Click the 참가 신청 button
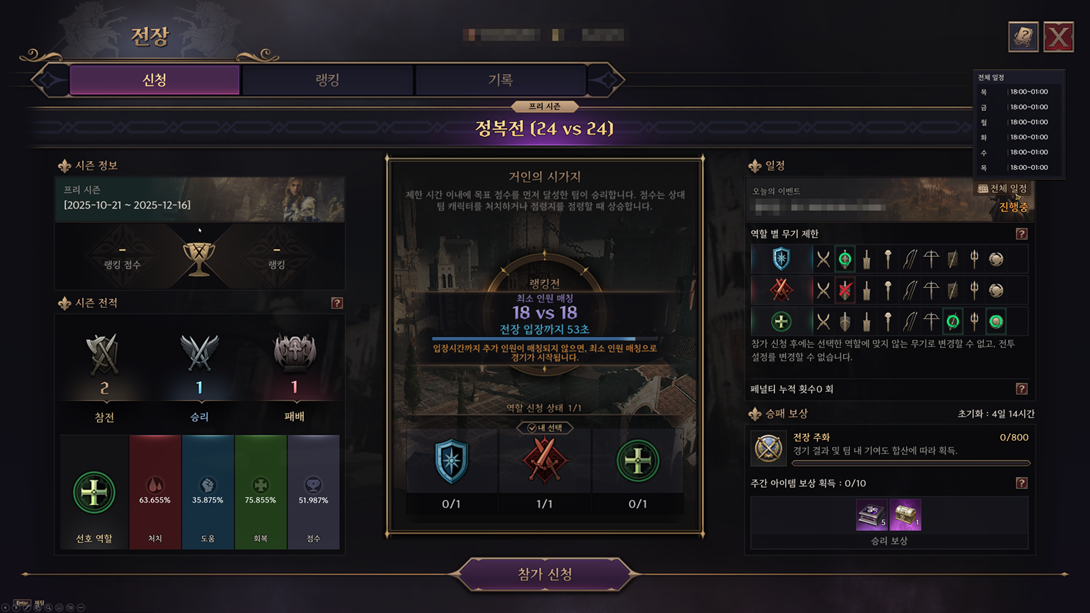Screen dimensions: 1090x613 click(x=545, y=574)
